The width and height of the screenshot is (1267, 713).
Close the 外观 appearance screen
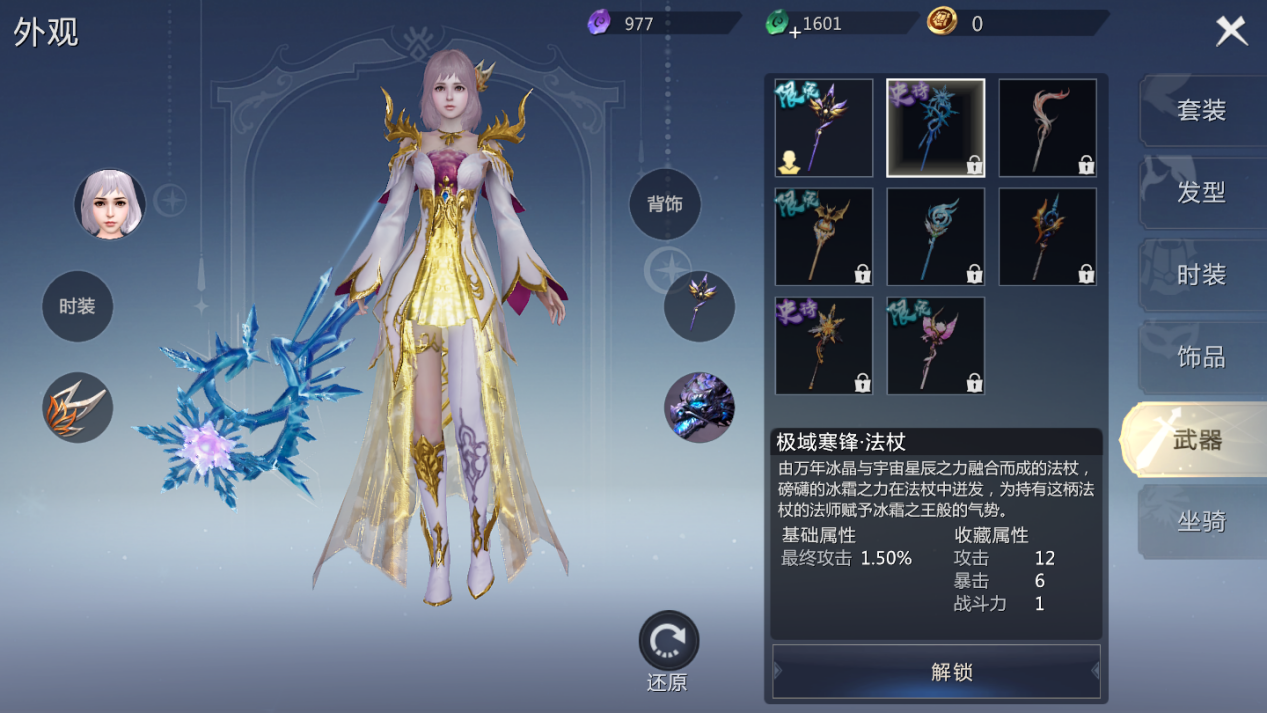[x=1231, y=31]
